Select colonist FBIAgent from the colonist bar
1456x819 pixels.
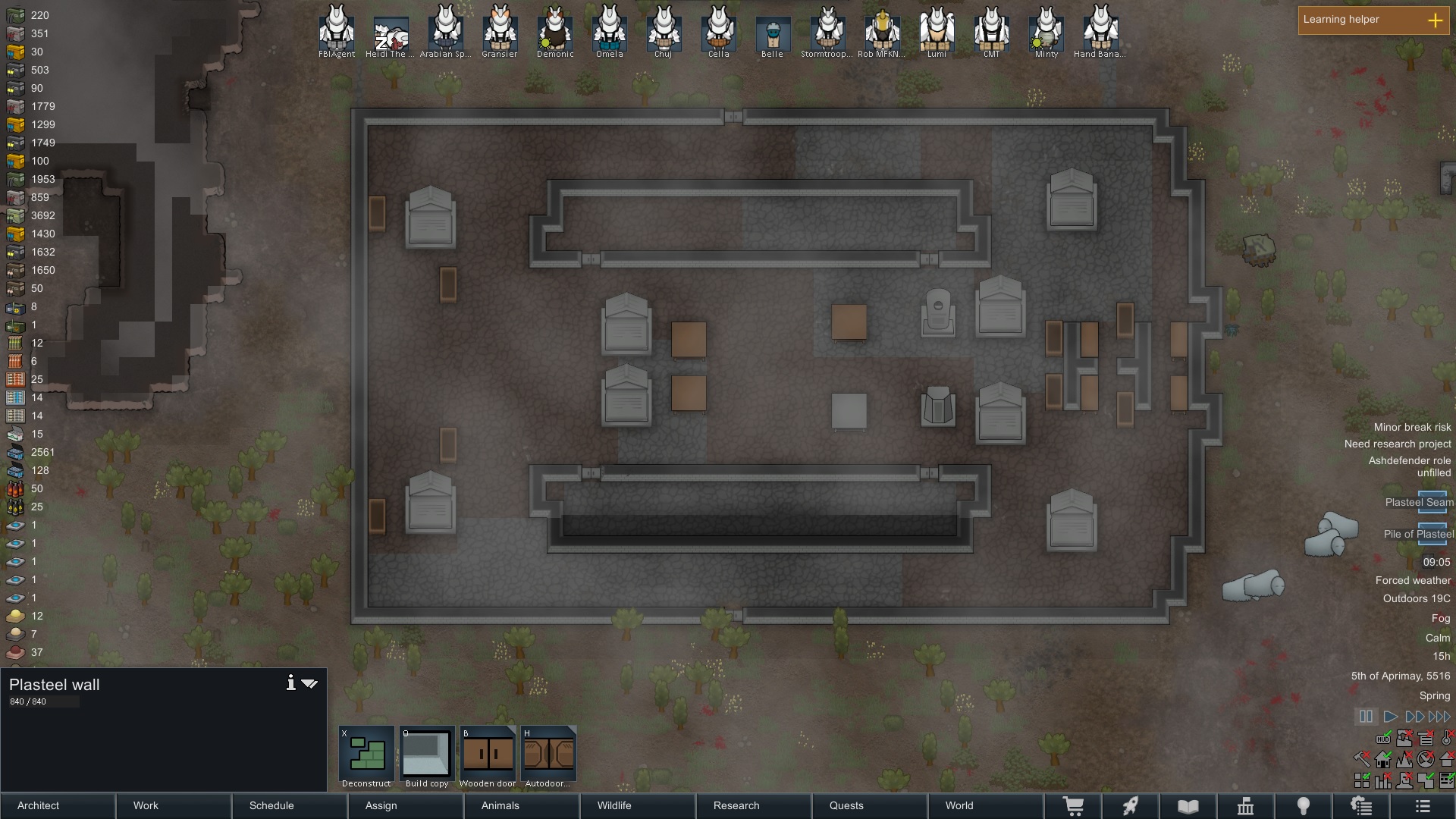tap(337, 30)
